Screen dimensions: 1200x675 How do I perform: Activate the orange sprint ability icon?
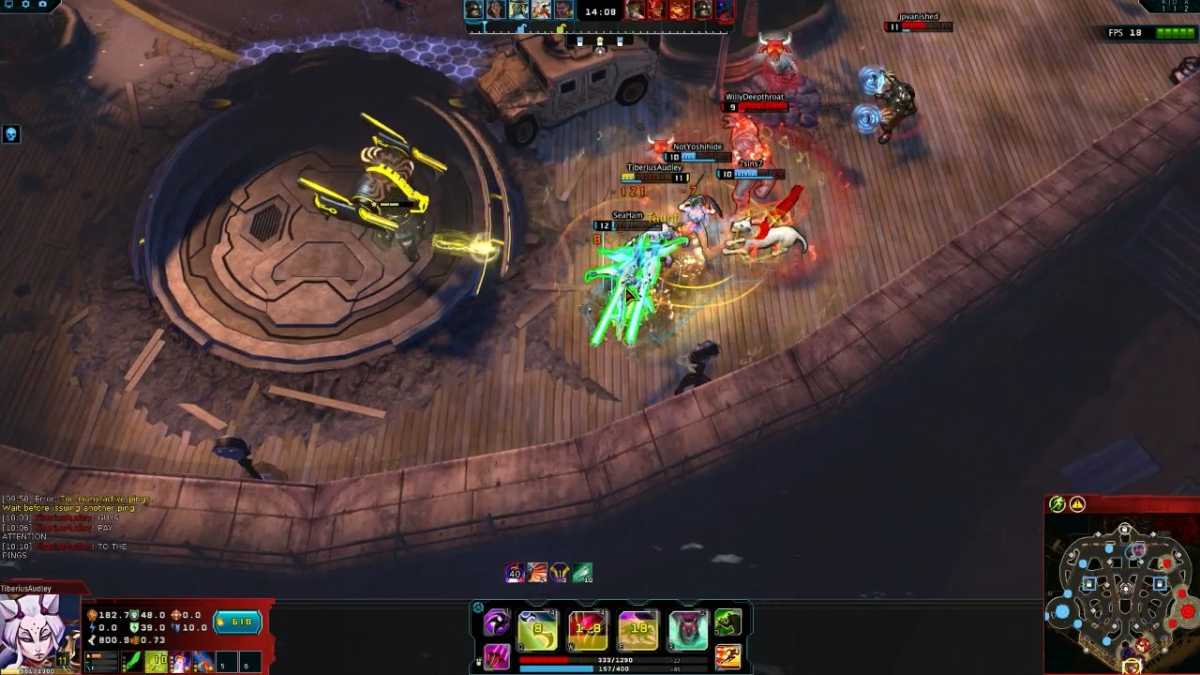click(x=728, y=656)
